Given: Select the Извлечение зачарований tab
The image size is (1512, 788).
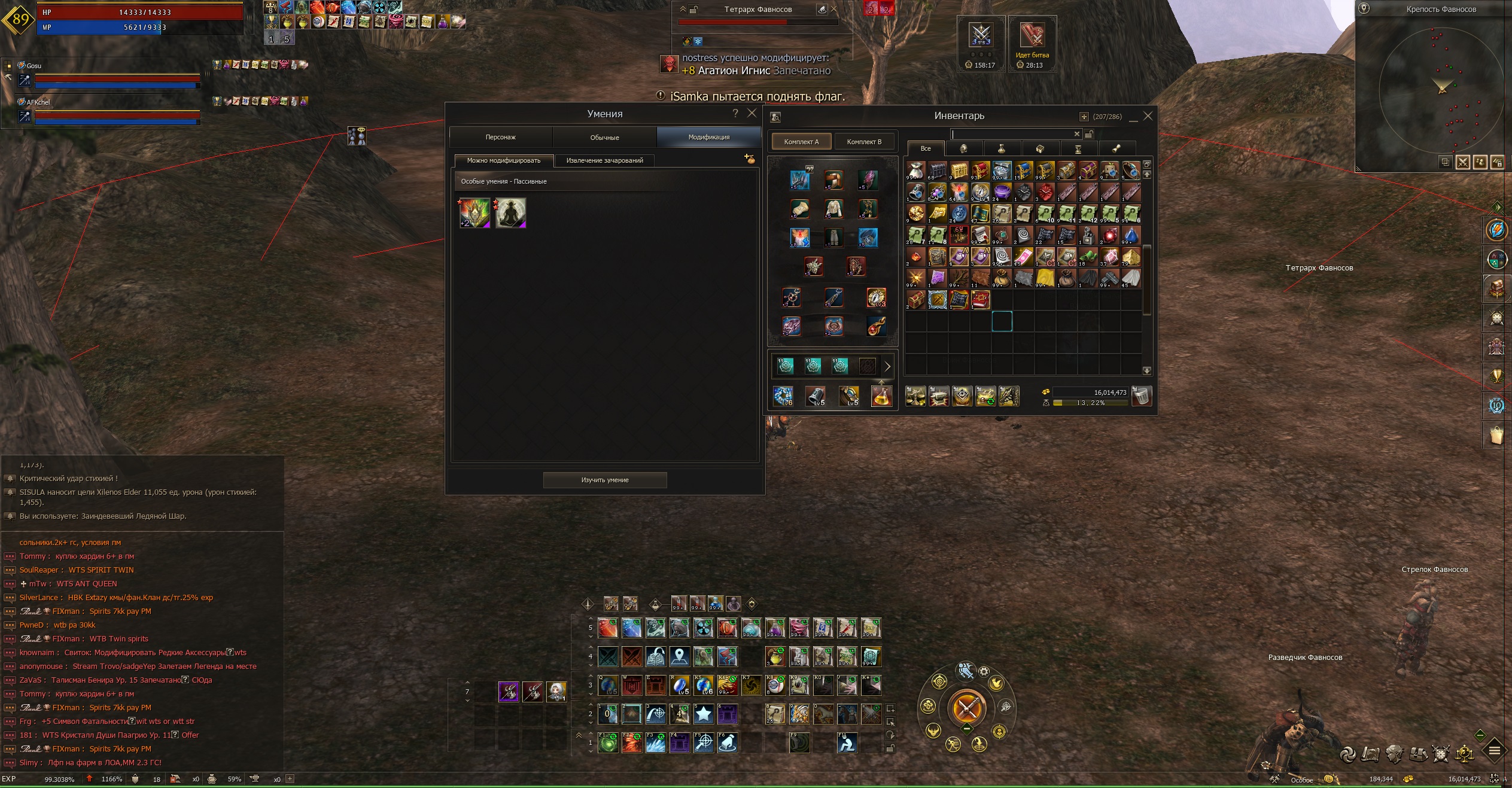Looking at the screenshot, I should coord(604,160).
